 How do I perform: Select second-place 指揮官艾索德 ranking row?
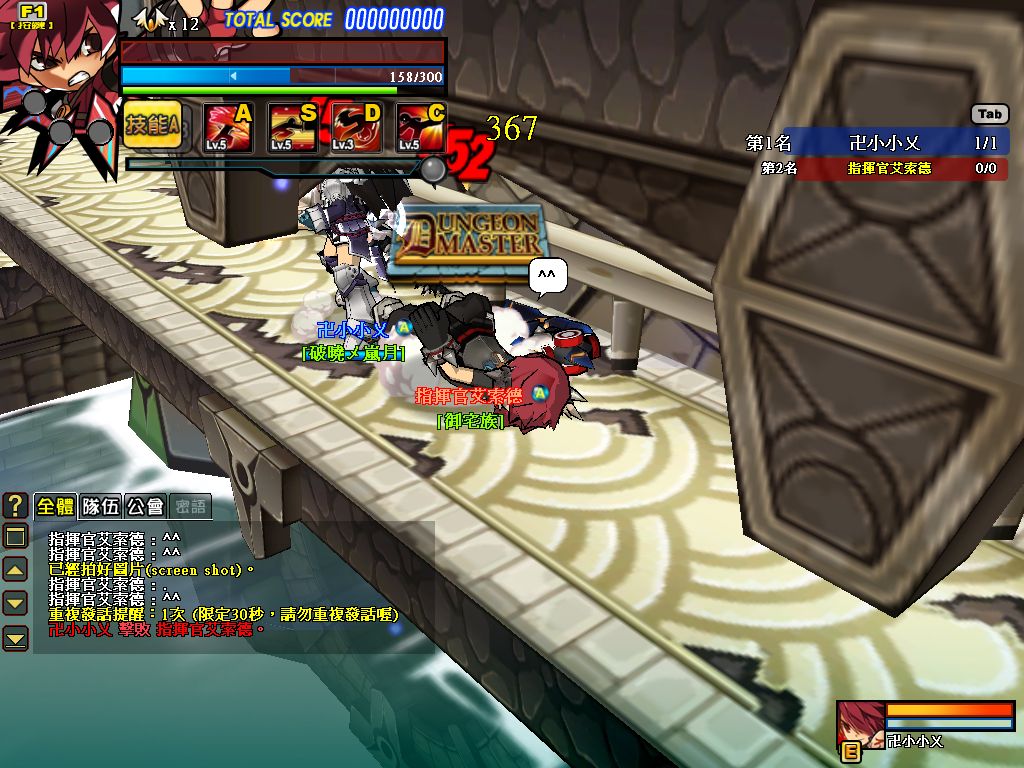[x=876, y=168]
